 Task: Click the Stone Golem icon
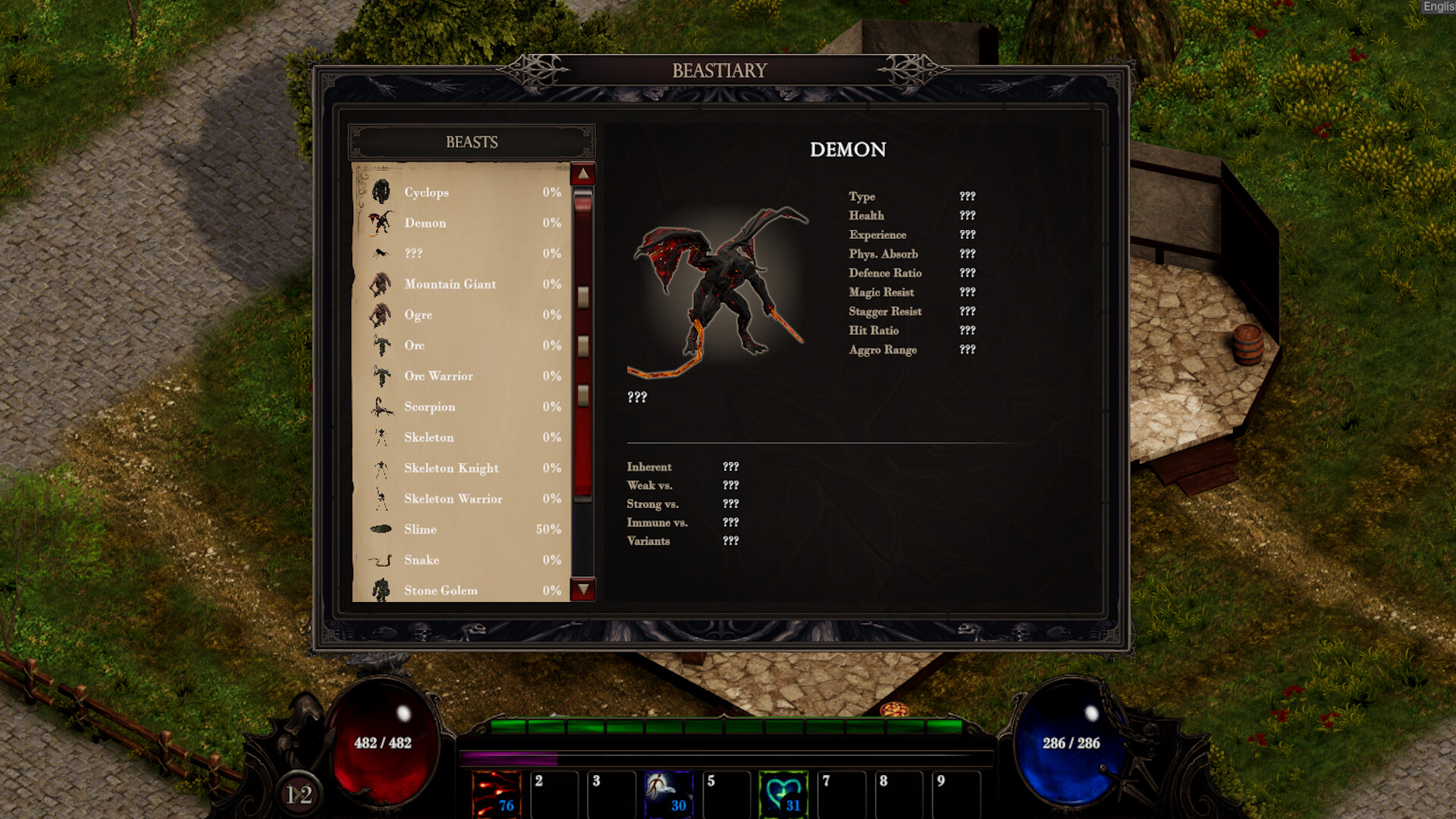(x=381, y=590)
